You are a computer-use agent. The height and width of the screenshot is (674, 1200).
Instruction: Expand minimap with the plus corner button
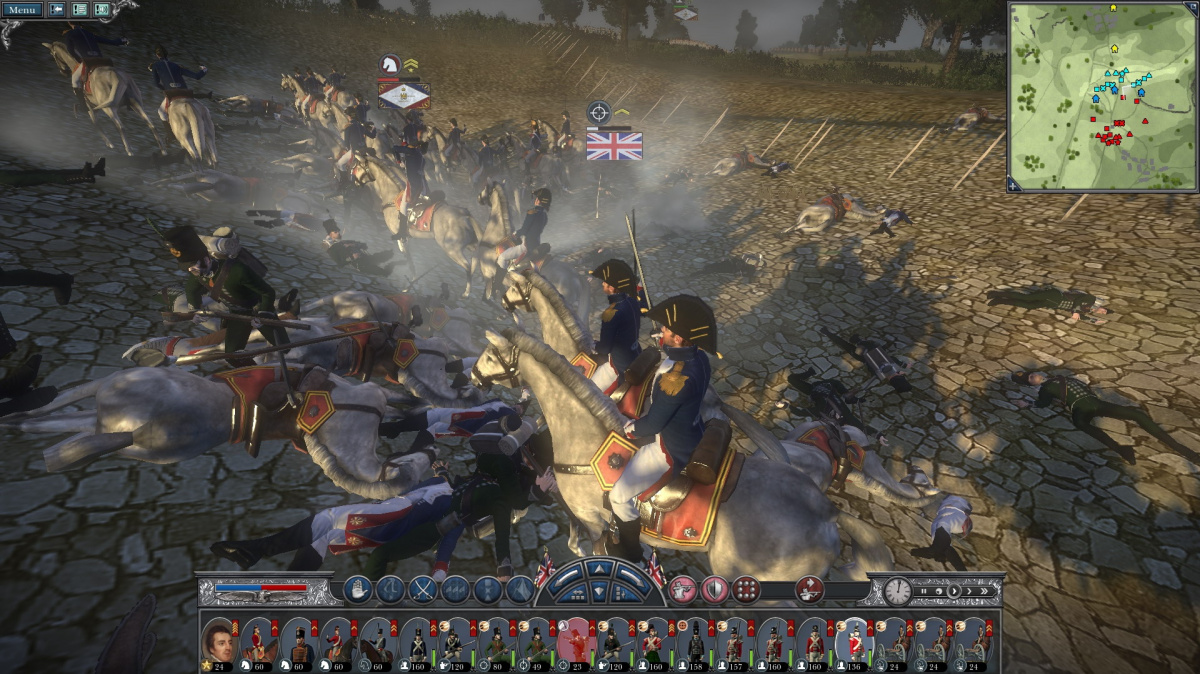(1014, 185)
